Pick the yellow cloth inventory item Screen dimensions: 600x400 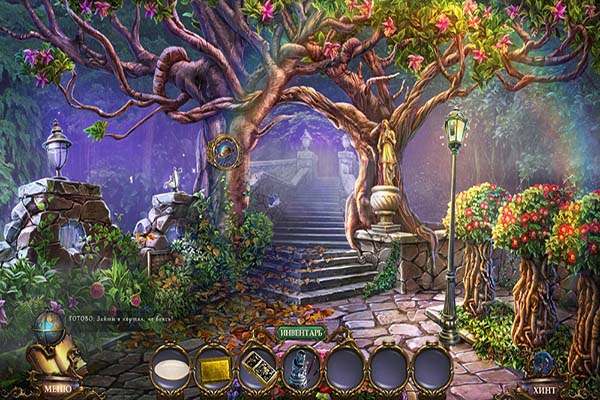click(213, 367)
